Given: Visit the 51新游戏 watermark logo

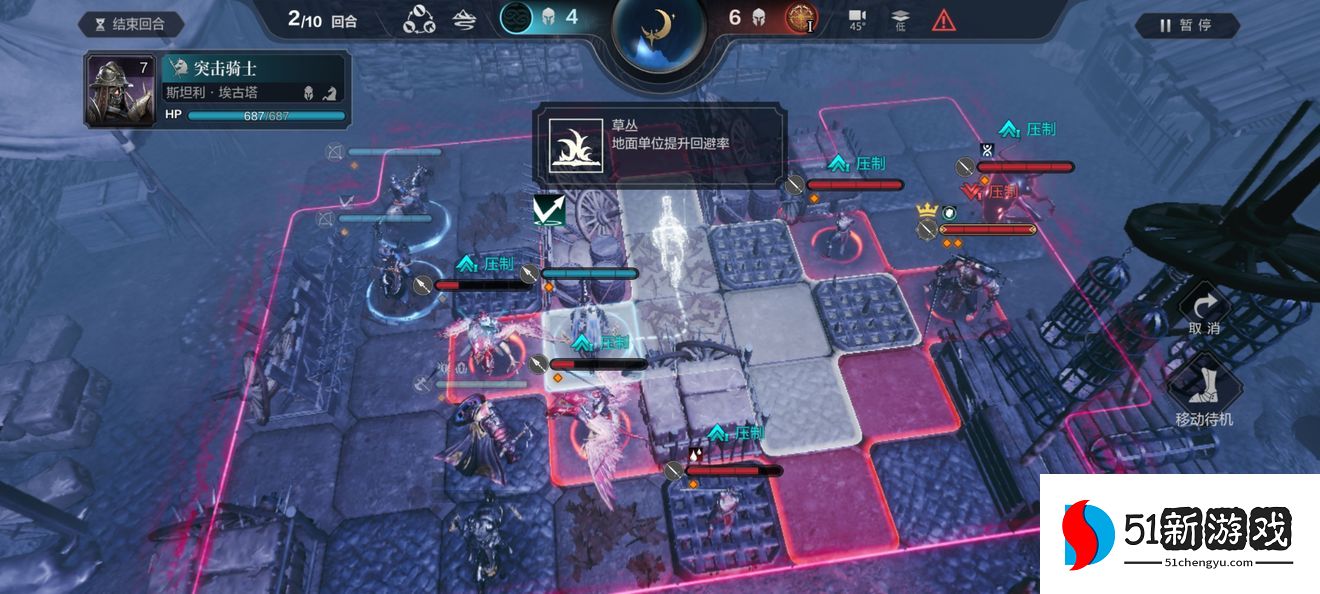Looking at the screenshot, I should click(x=1180, y=534).
